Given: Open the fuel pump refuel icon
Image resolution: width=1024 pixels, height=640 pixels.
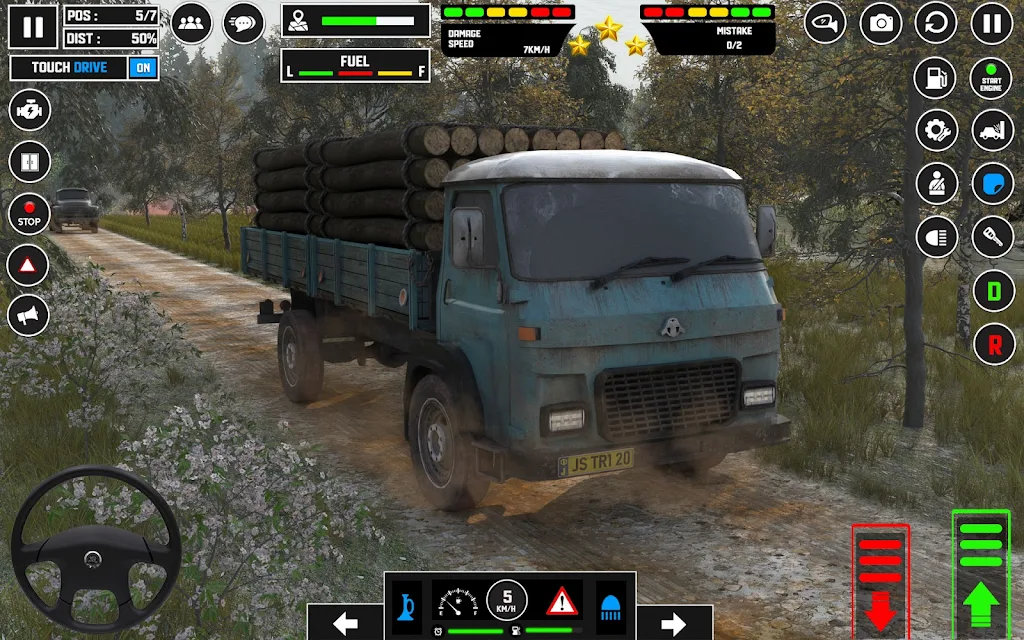Looking at the screenshot, I should tap(937, 77).
